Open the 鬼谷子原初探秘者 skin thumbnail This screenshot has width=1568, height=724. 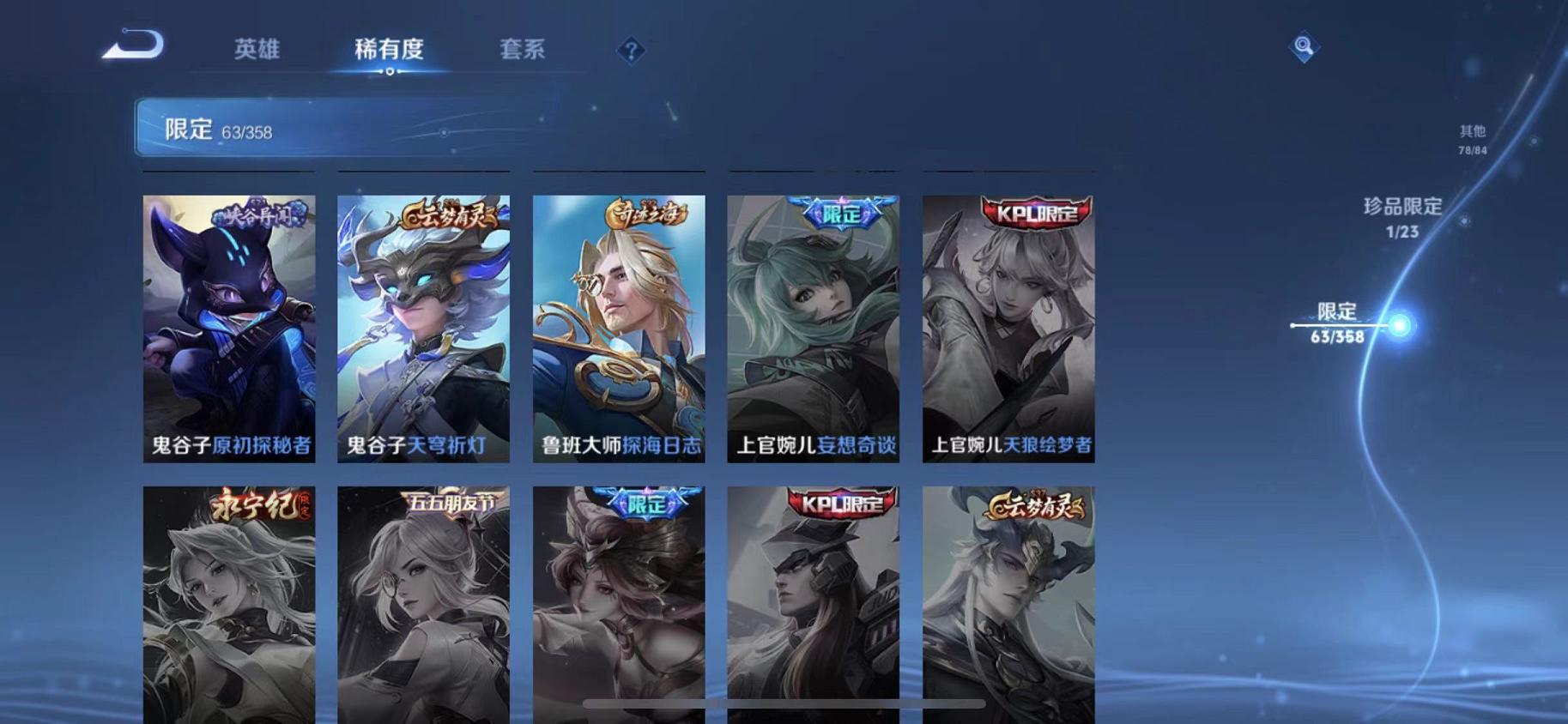(228, 326)
